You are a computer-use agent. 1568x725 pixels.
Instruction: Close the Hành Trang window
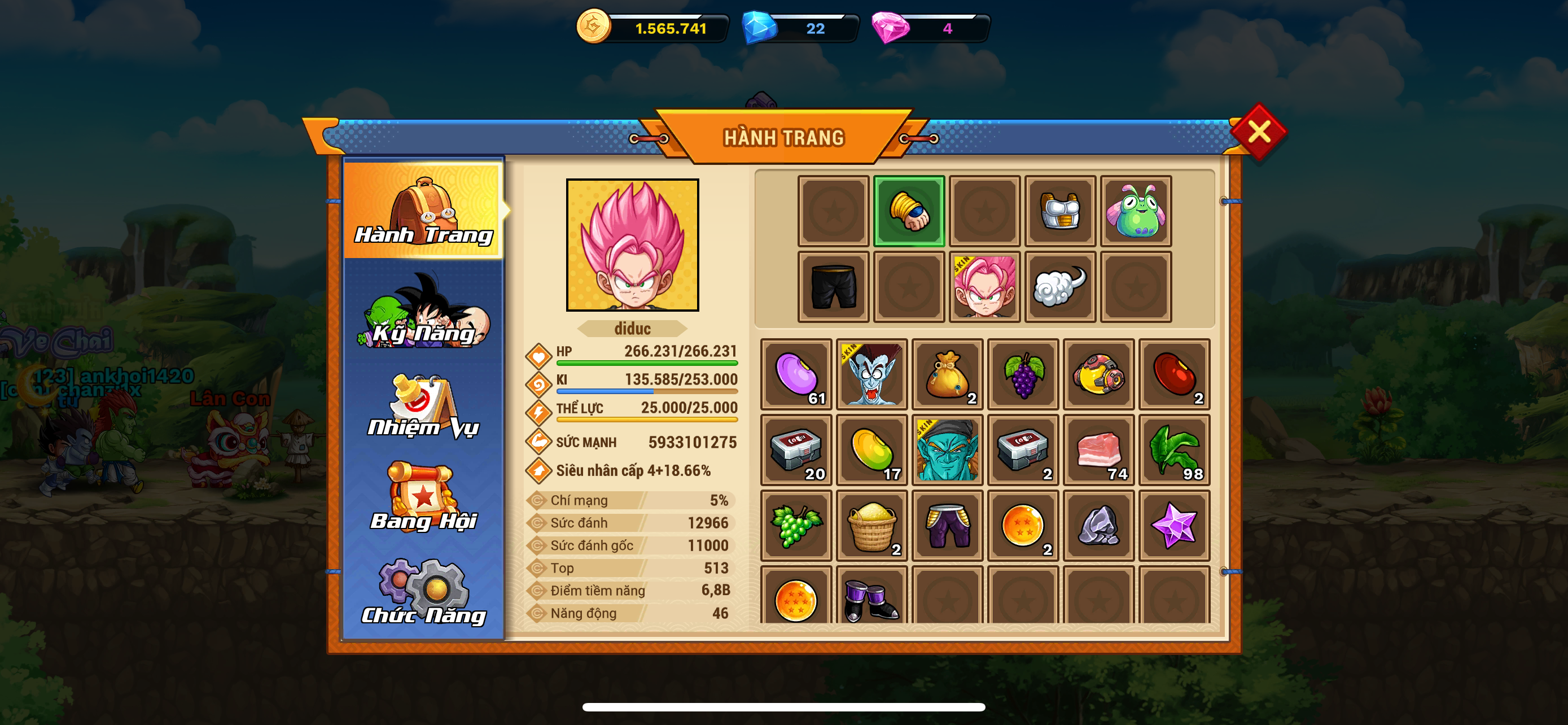(1258, 132)
